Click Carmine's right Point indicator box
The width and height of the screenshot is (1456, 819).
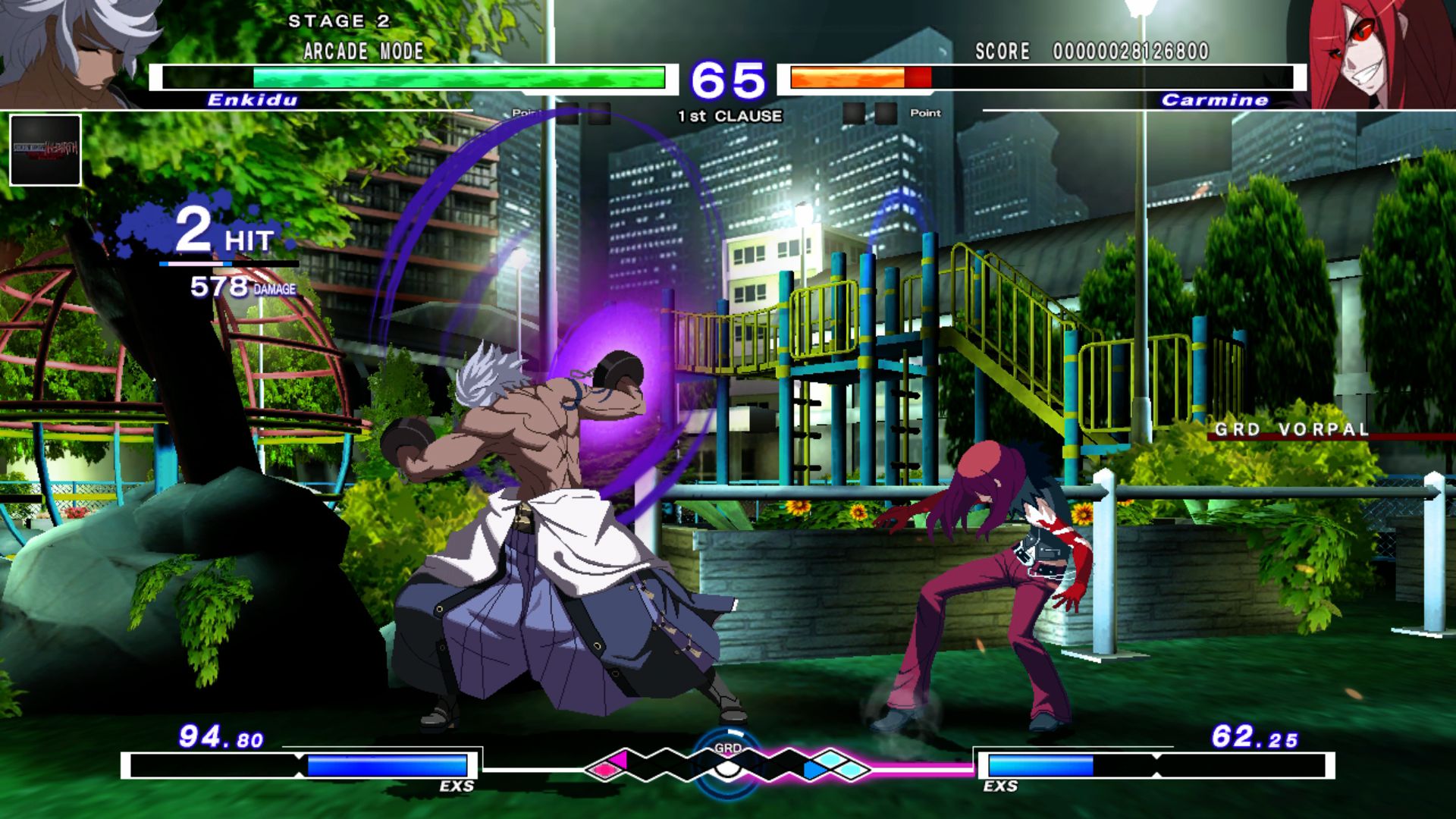(x=886, y=113)
